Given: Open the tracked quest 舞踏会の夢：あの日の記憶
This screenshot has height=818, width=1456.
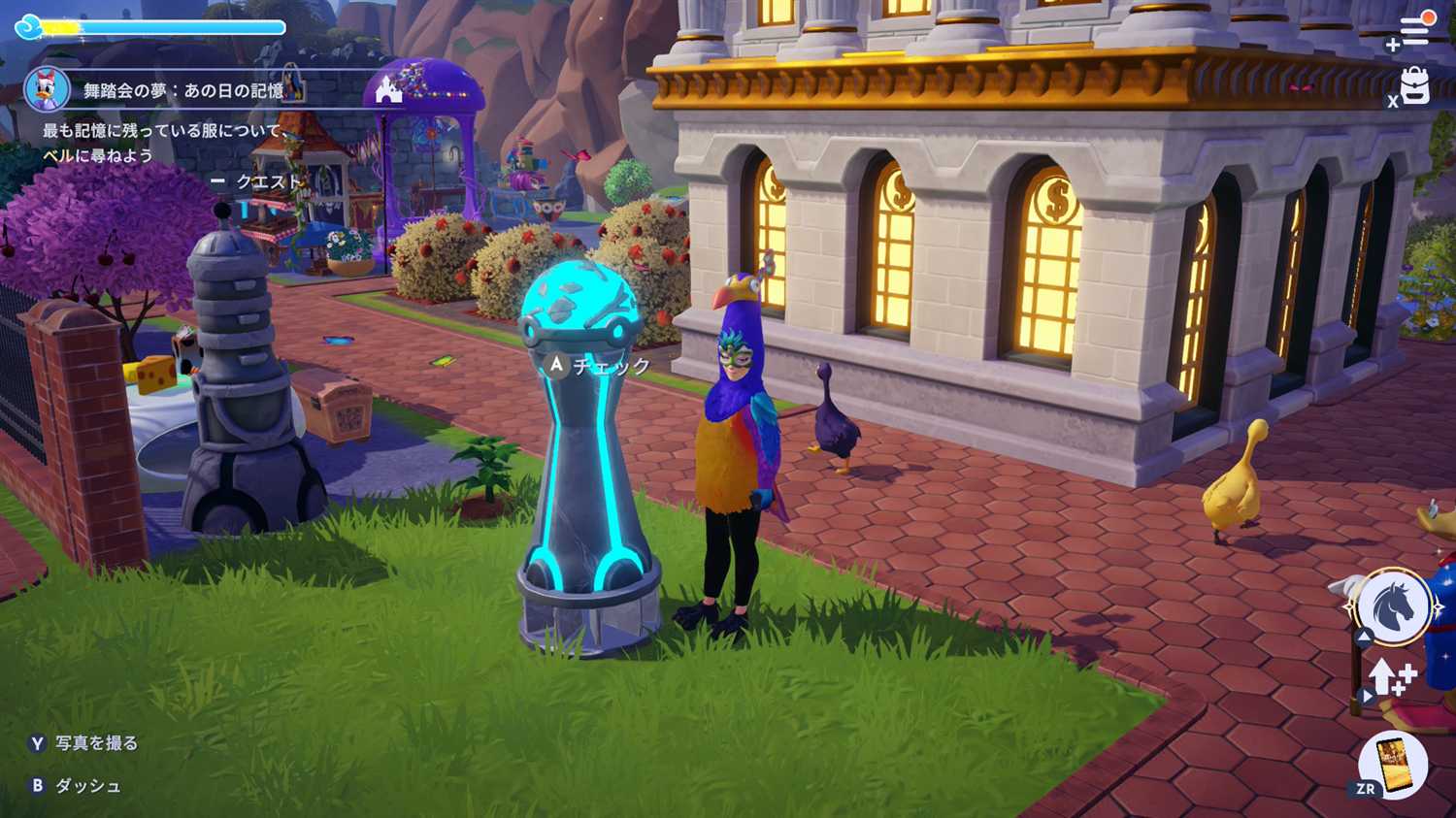Looking at the screenshot, I should [x=183, y=91].
